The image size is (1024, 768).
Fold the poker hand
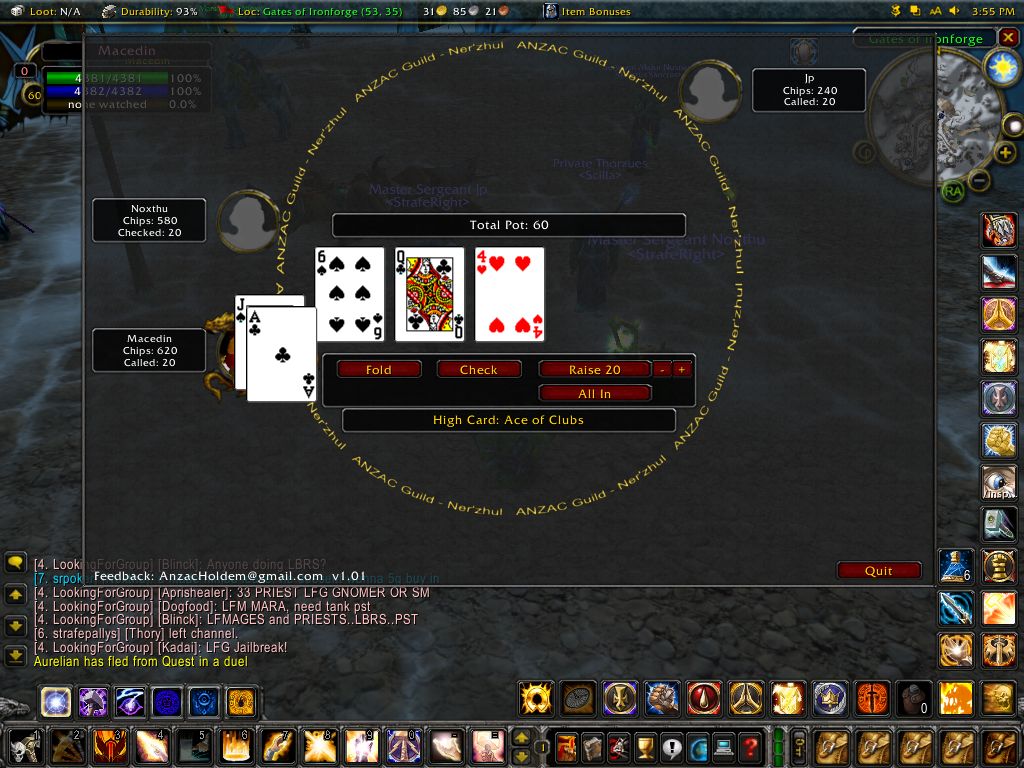pos(379,369)
